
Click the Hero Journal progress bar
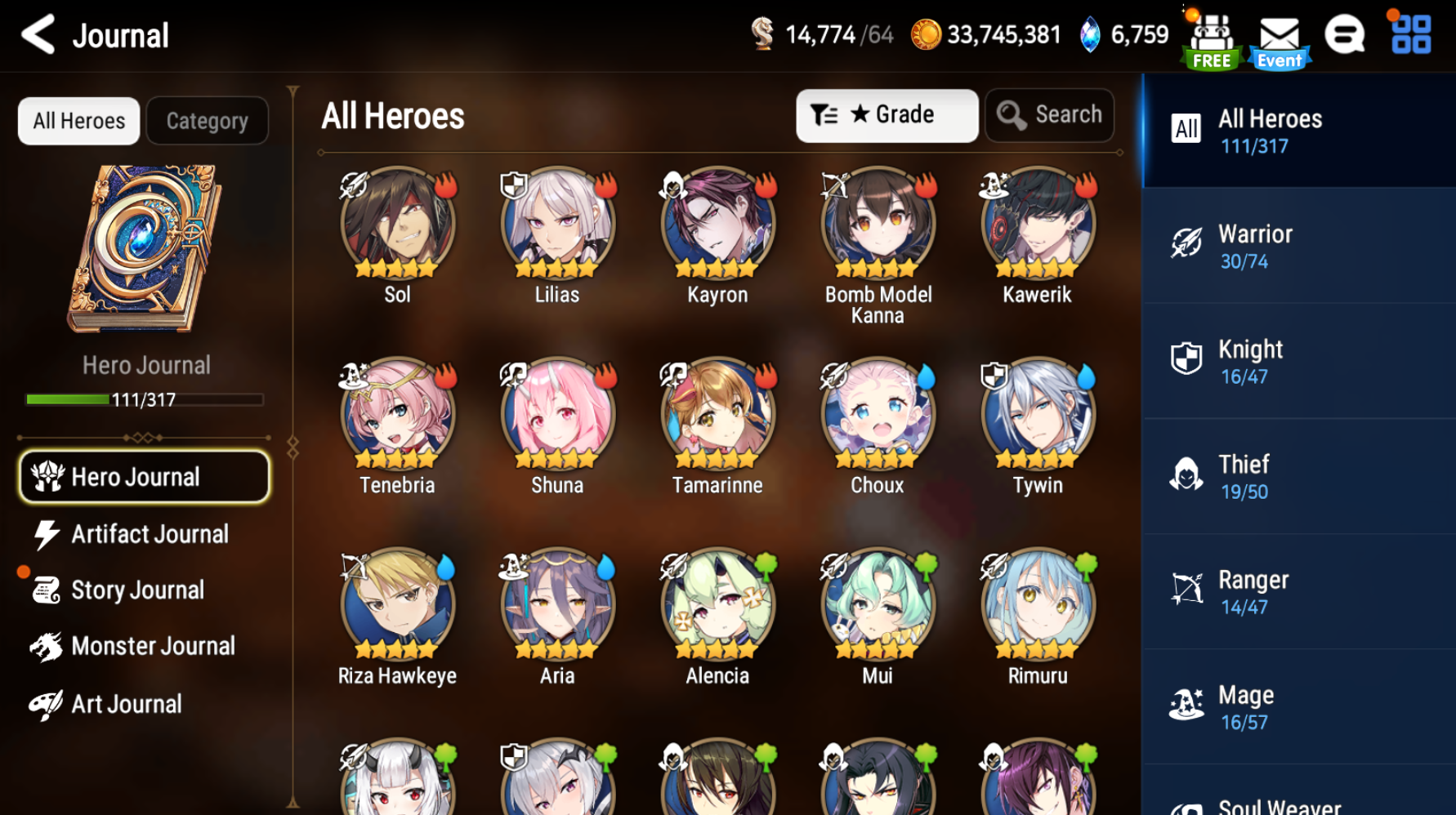pyautogui.click(x=143, y=399)
